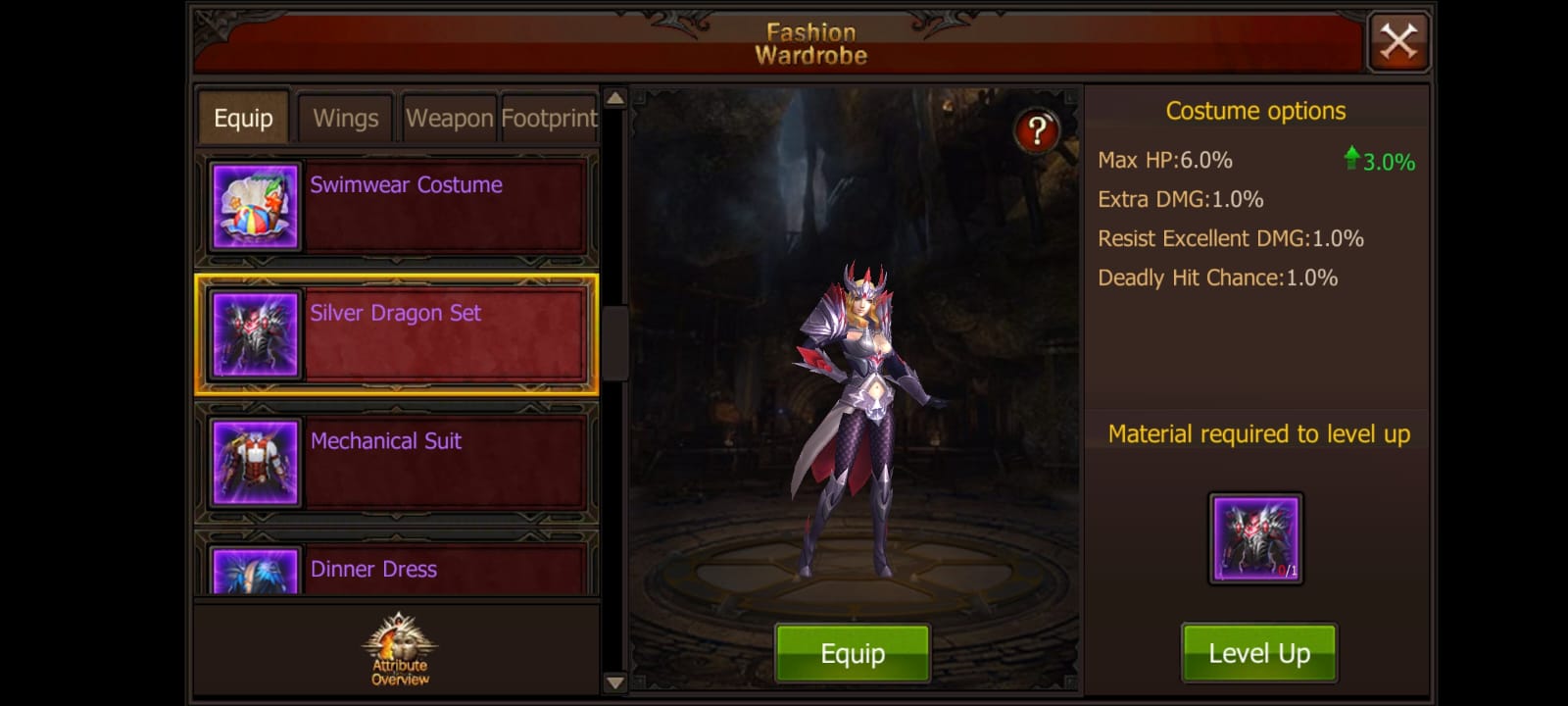
Task: Click the Dinner Dress costume icon
Action: [254, 579]
